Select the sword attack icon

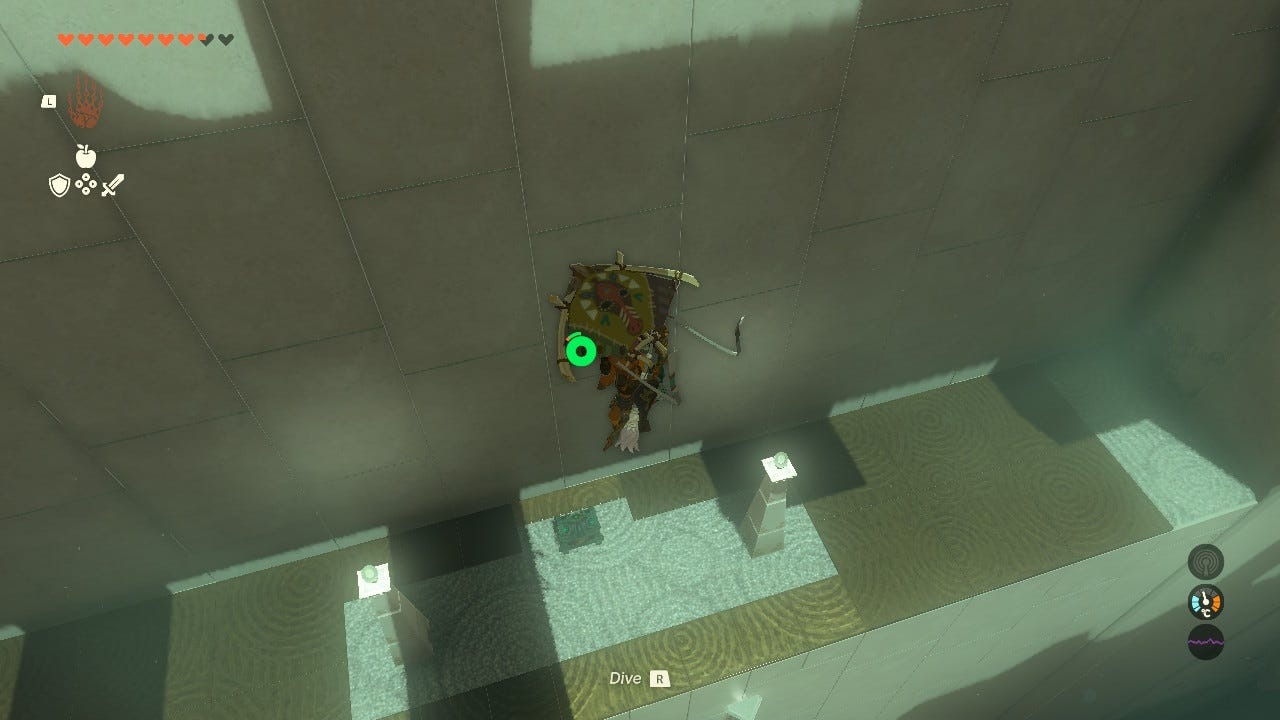112,187
